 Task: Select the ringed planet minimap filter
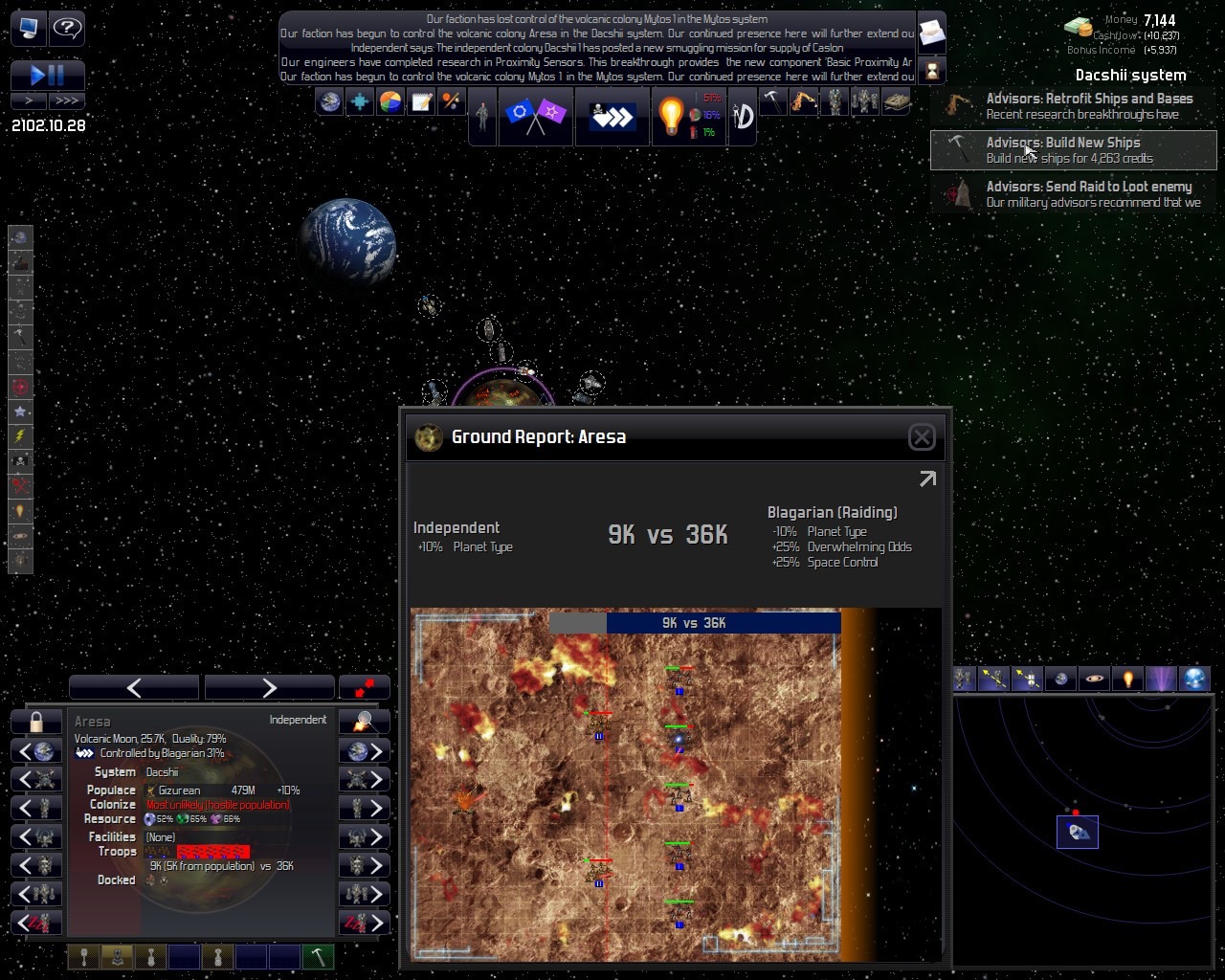pyautogui.click(x=1094, y=679)
